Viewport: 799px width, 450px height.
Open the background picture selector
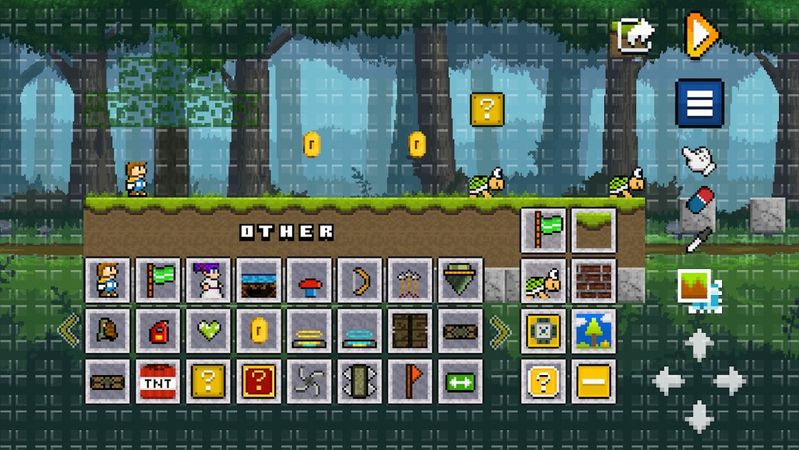pos(699,289)
